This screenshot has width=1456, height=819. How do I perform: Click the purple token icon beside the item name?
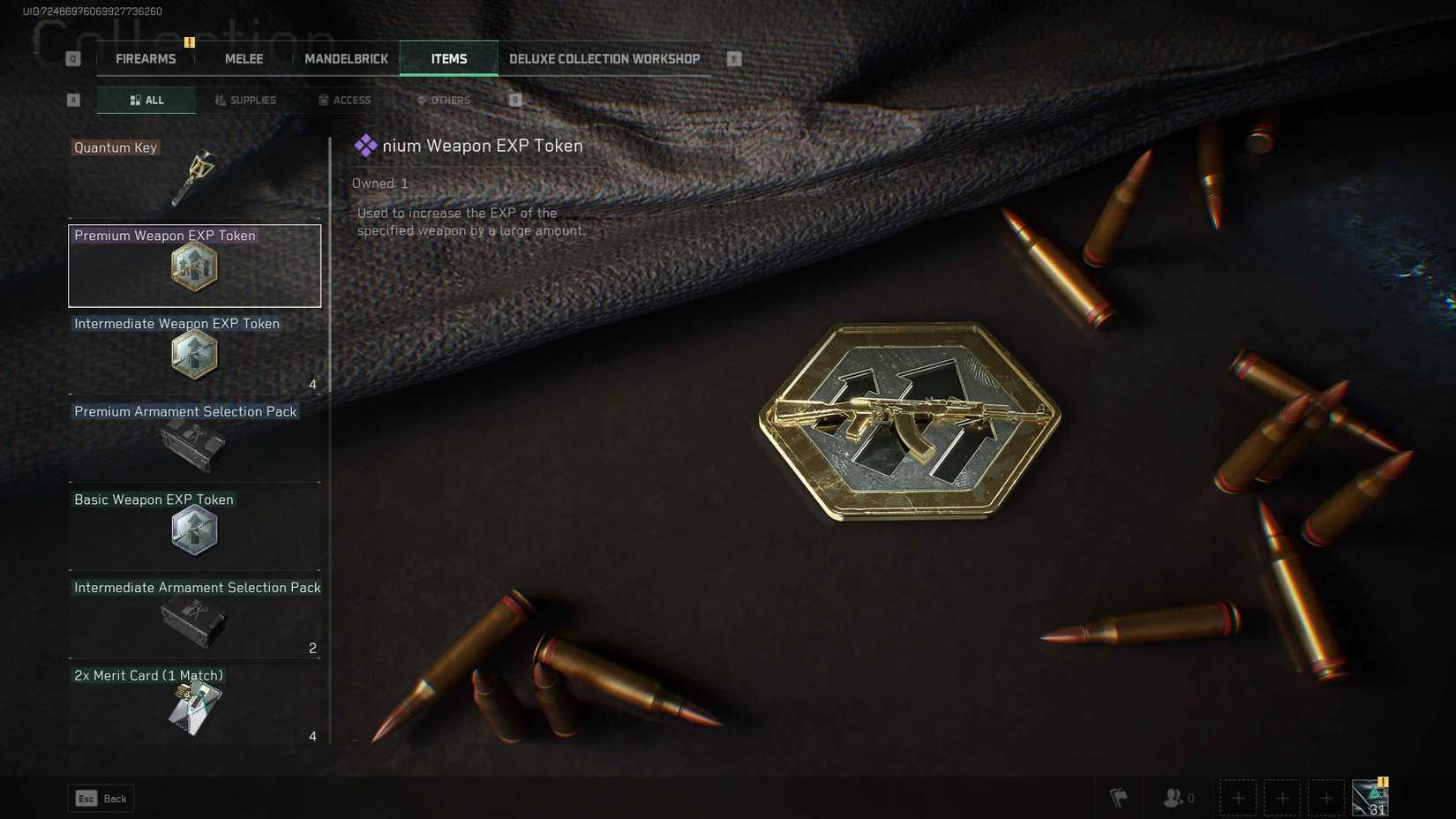364,146
